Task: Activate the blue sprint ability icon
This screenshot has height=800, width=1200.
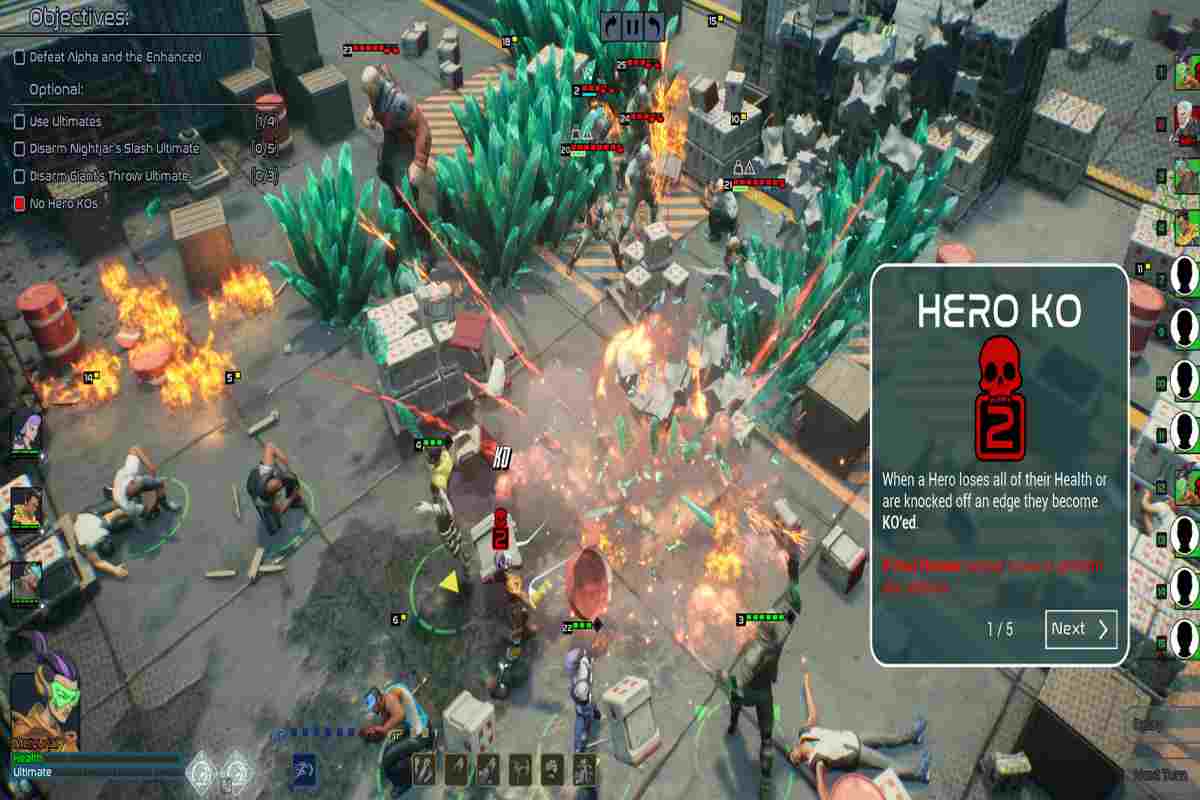Action: tap(306, 770)
